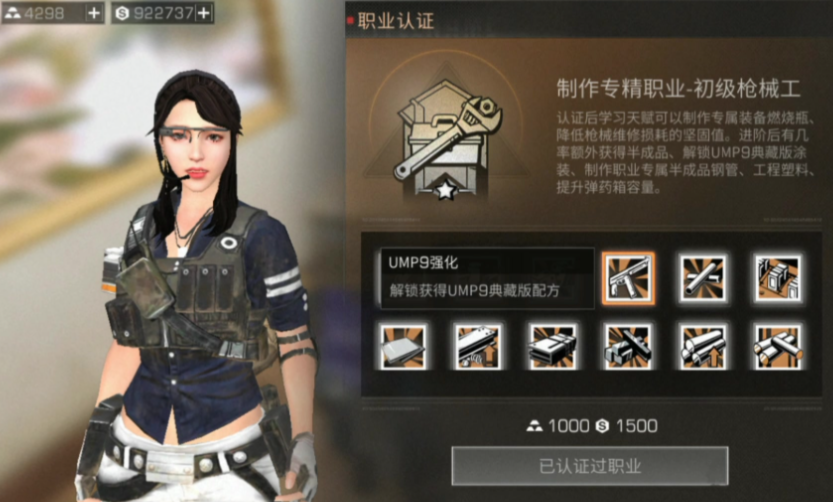Image resolution: width=833 pixels, height=502 pixels.
Task: Select the UMP9 submachine gun talent icon
Action: point(628,277)
